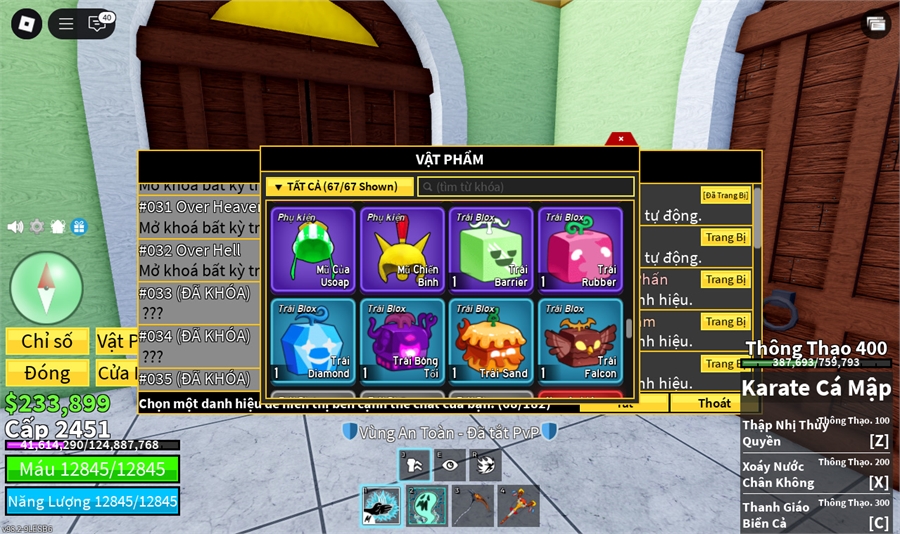Image resolution: width=900 pixels, height=534 pixels.
Task: Select the Mũ Chiến Binh helmet item
Action: coord(402,249)
